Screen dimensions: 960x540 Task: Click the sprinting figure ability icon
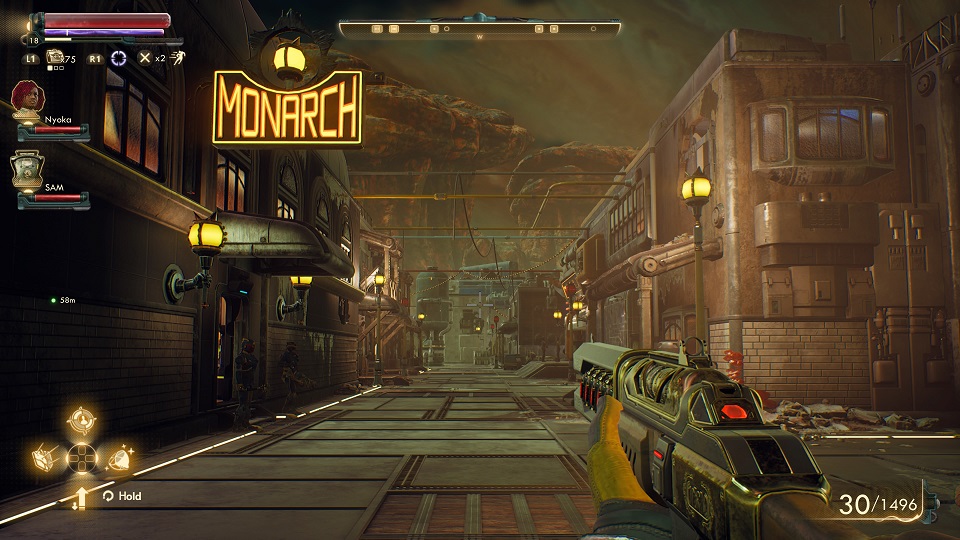tap(176, 58)
